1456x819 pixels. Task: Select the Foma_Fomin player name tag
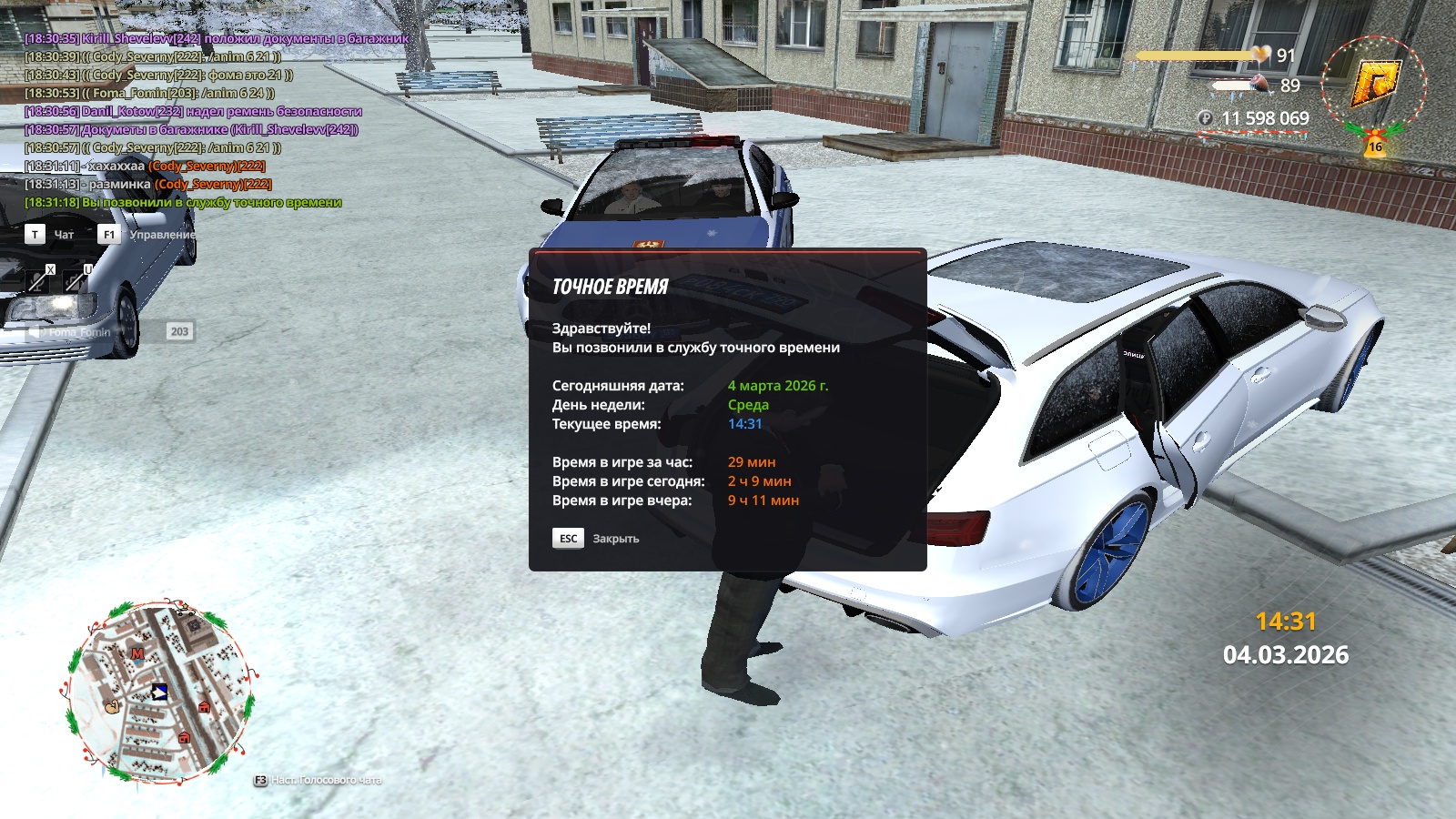coord(80,332)
